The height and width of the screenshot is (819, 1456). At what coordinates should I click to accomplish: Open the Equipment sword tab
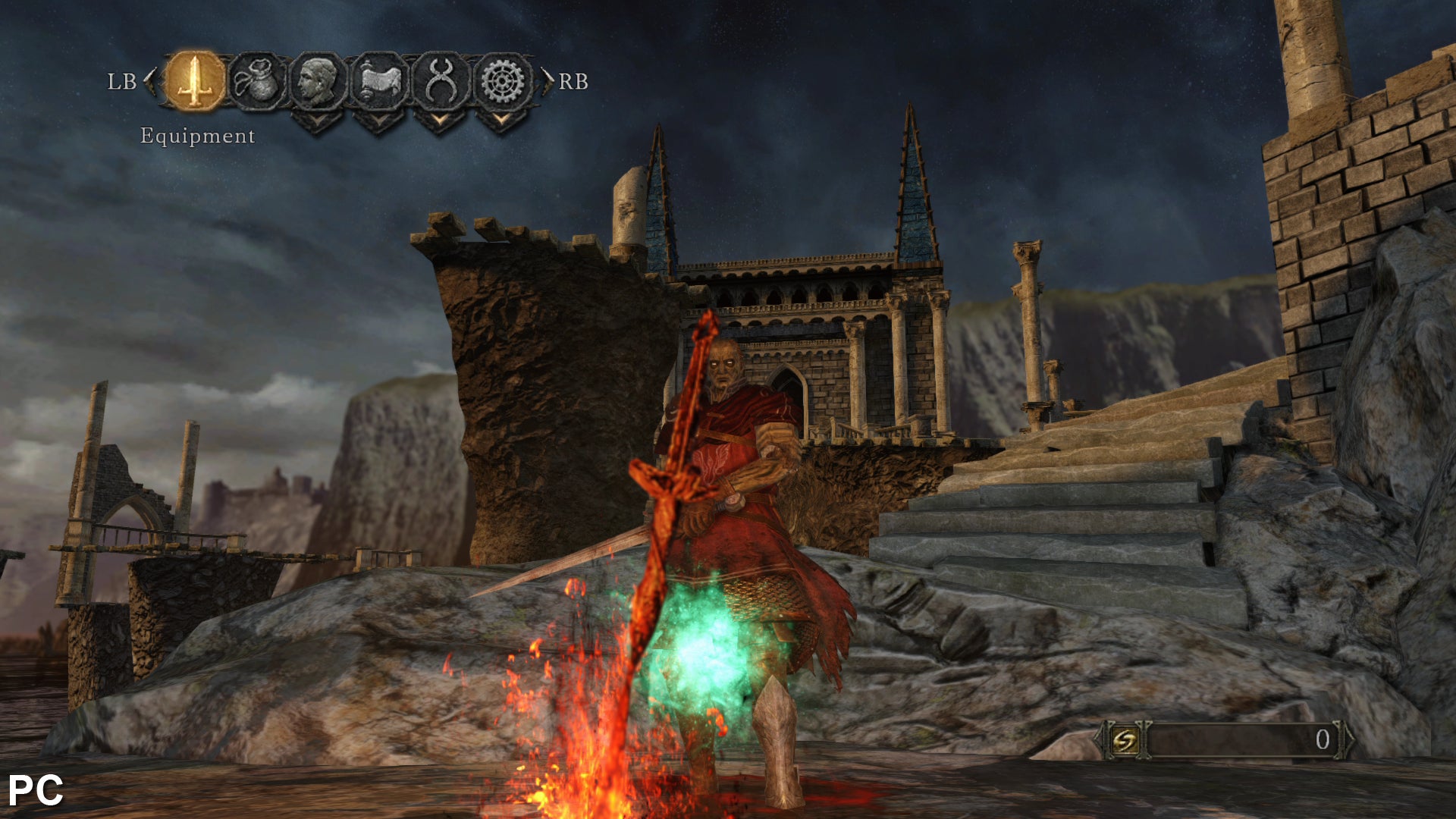tap(195, 80)
